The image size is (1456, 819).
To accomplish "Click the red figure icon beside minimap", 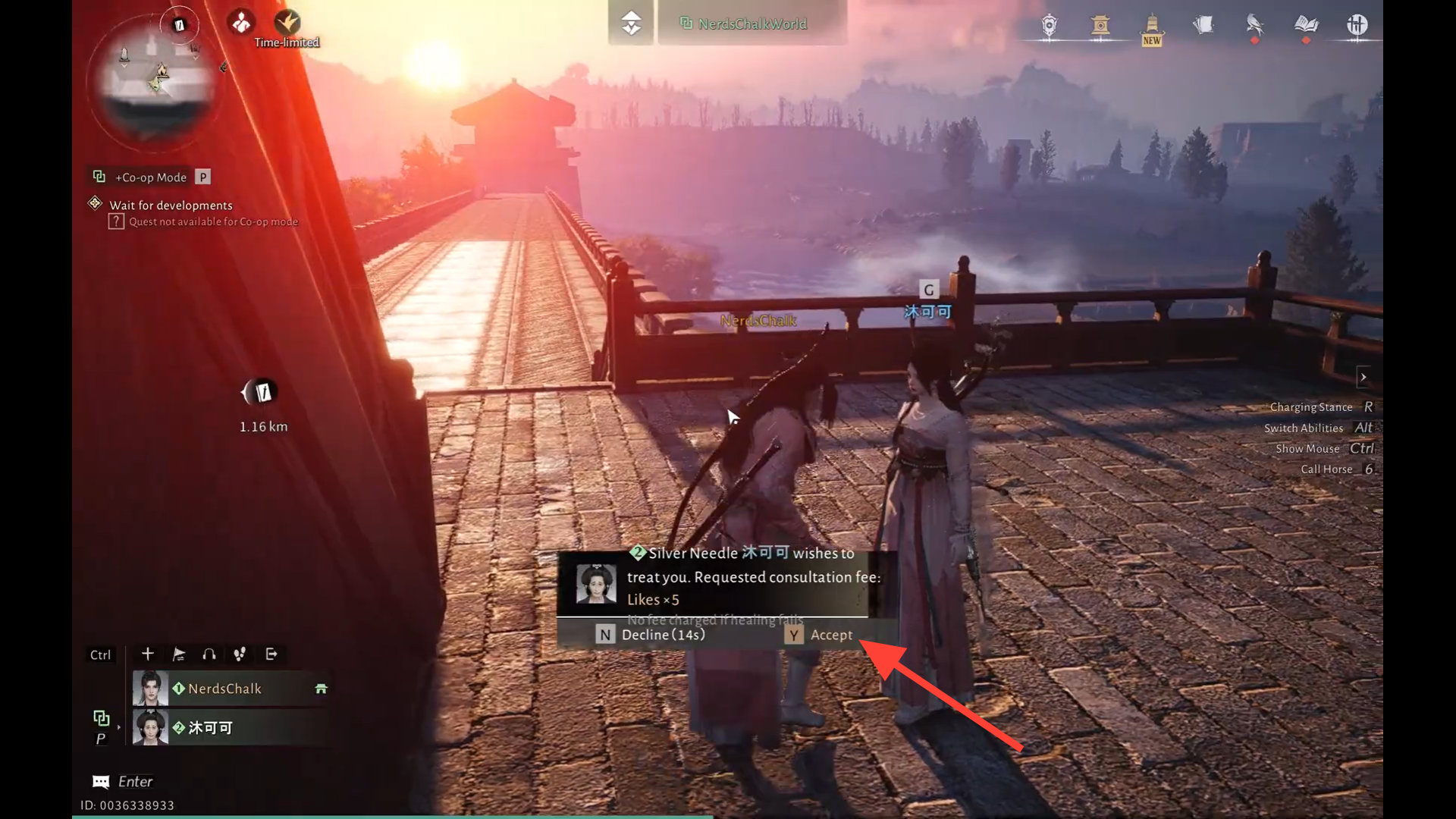I will tap(241, 23).
